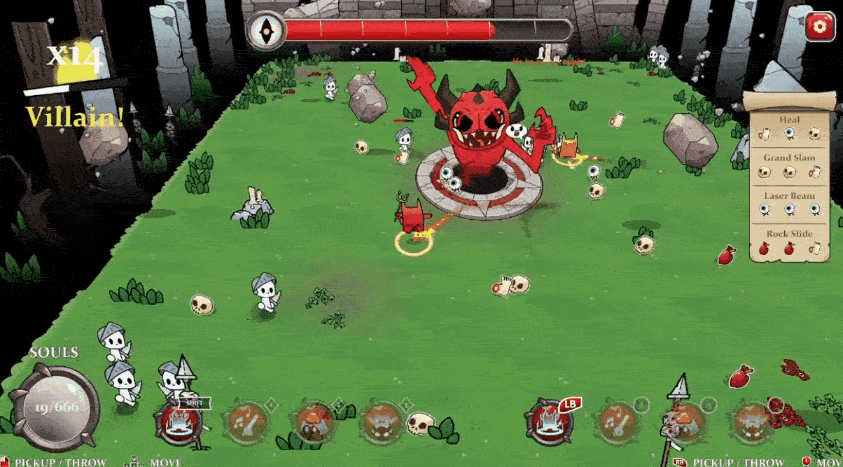Screen dimensions: 843x467
Task: Select the Heal recipe on the scroll
Action: pos(789,127)
